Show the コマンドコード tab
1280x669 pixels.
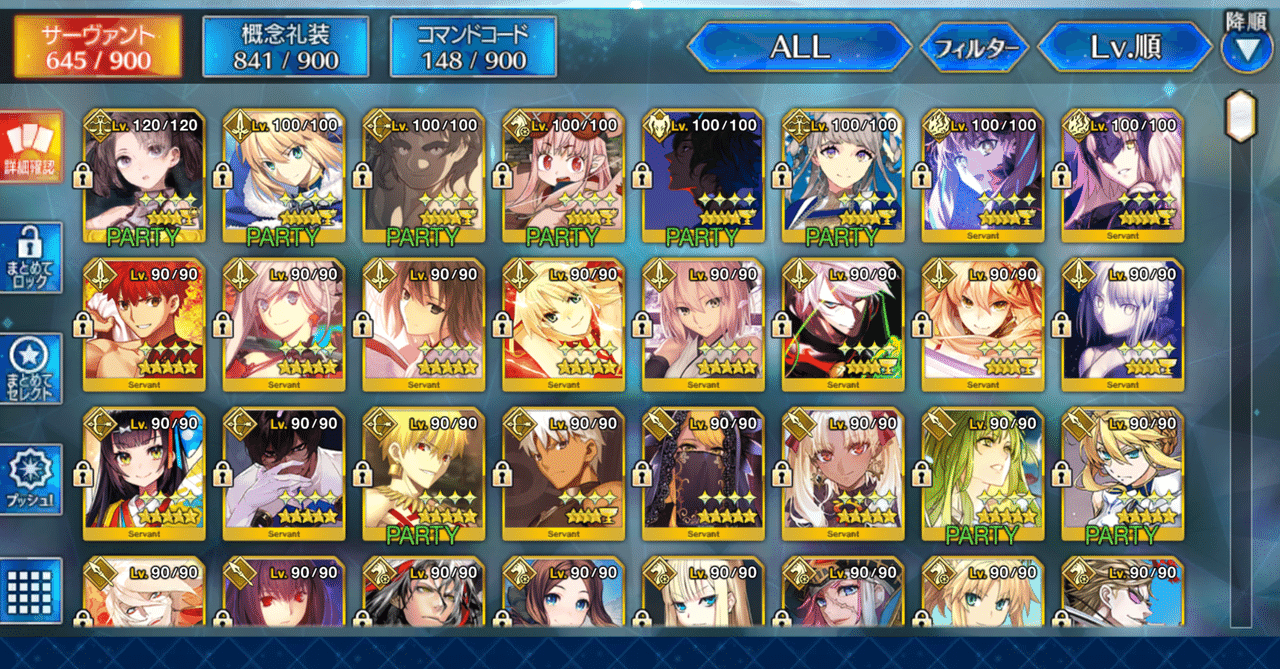point(473,47)
